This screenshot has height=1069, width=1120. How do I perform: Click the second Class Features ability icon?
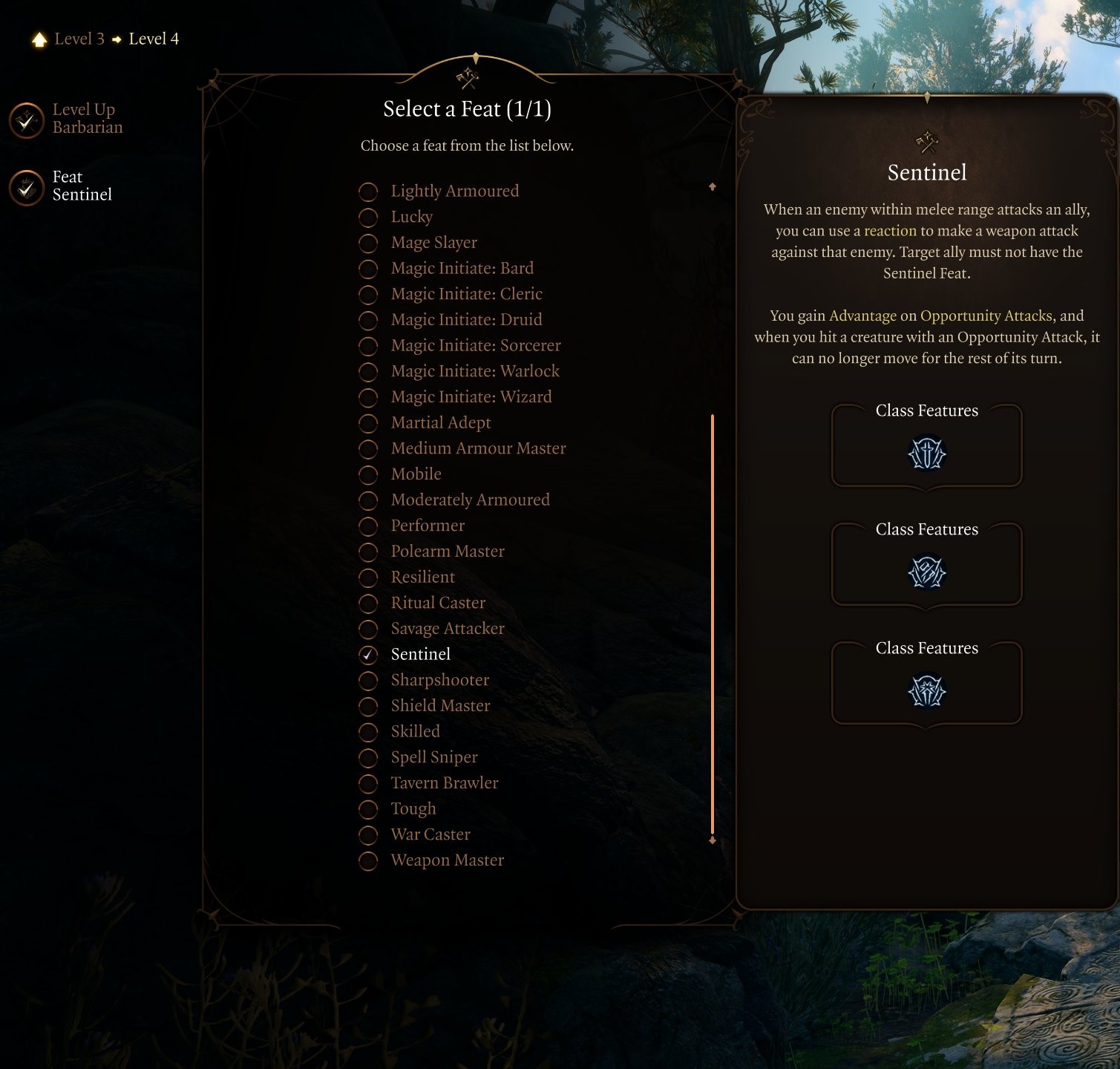[926, 573]
